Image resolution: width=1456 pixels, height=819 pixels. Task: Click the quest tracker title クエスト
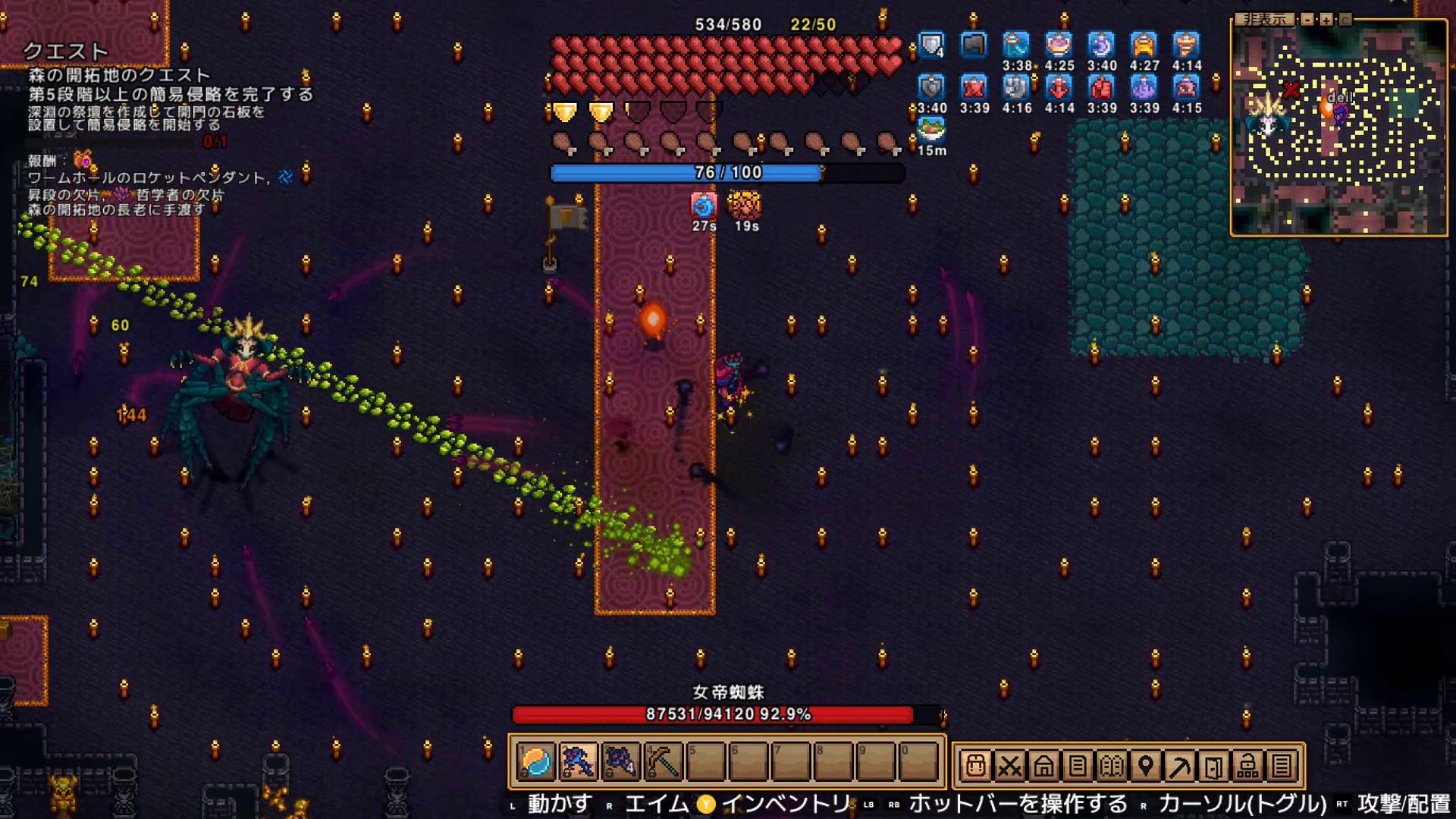coord(65,51)
